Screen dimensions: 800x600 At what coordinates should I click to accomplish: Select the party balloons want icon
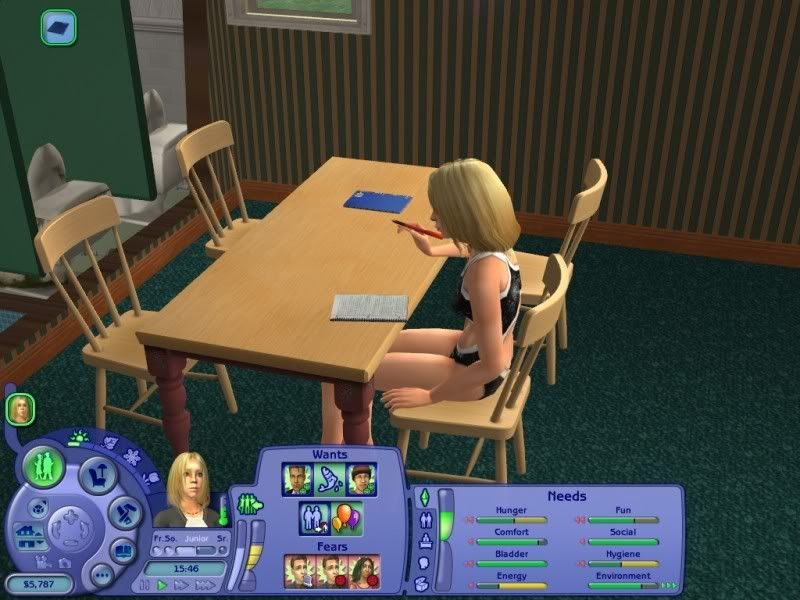tap(347, 519)
